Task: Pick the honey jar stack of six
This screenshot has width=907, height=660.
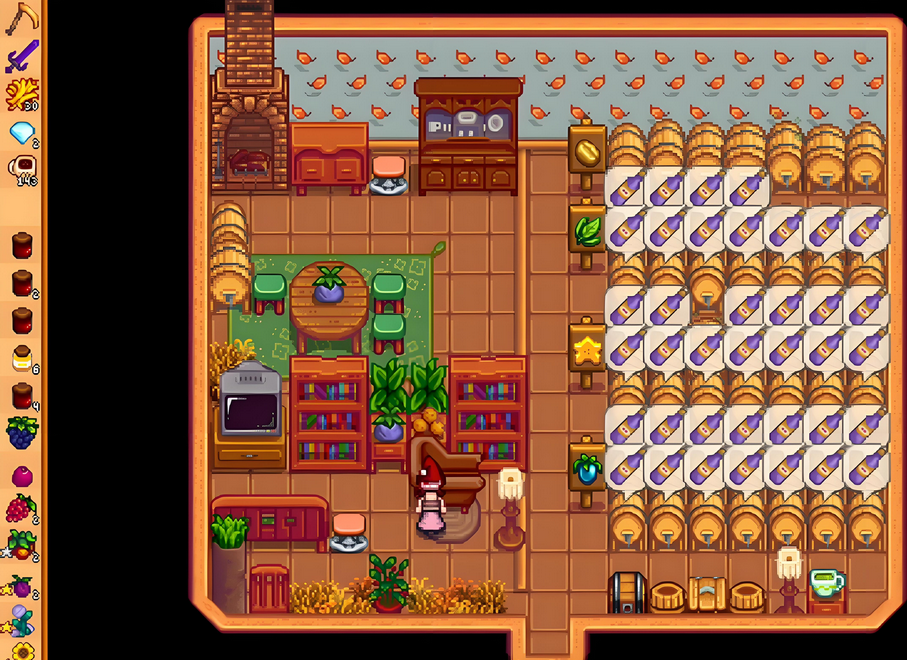Action: coord(21,358)
